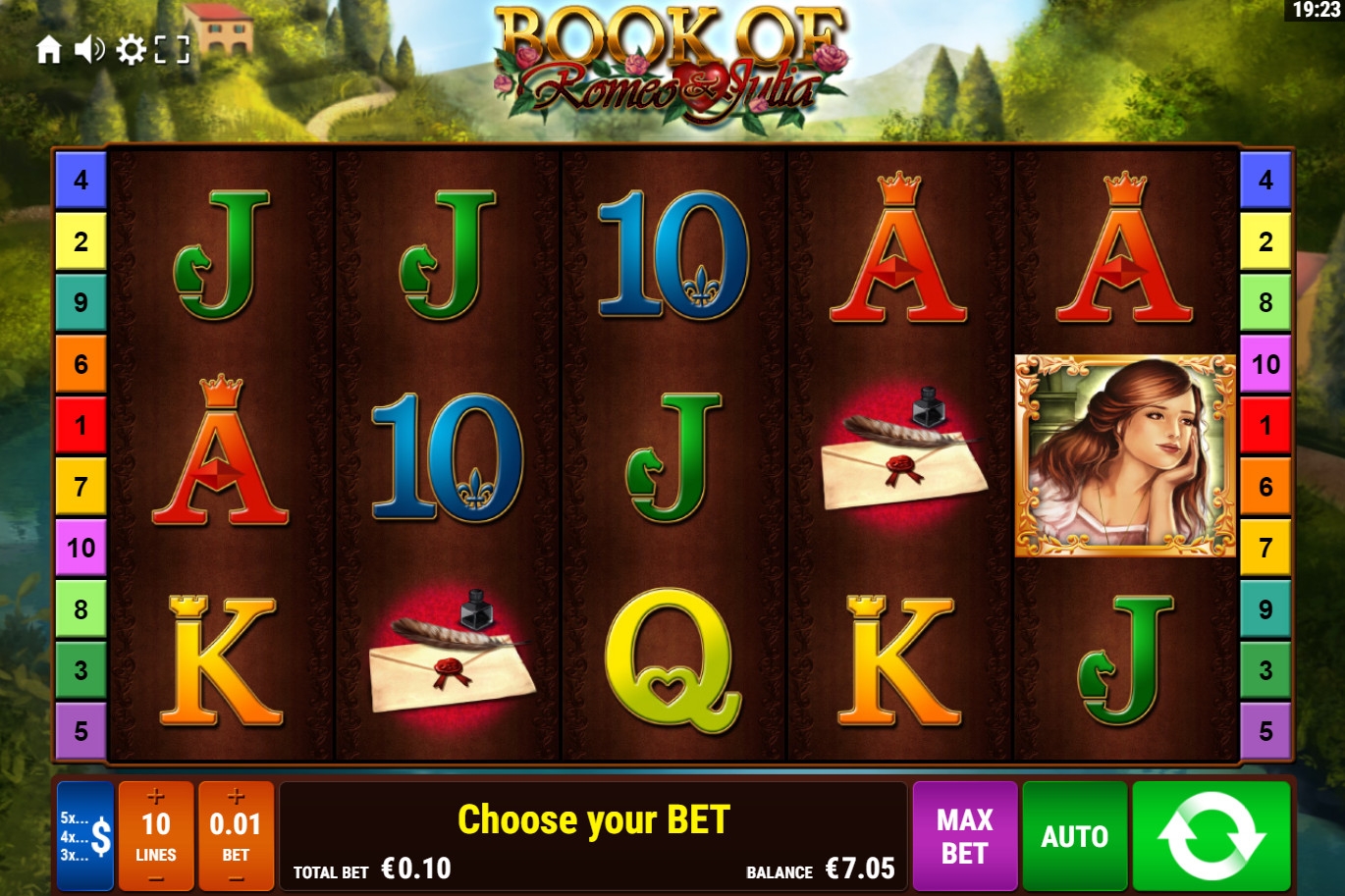Activate AUTO spin mode
The width and height of the screenshot is (1345, 896).
(x=1074, y=836)
